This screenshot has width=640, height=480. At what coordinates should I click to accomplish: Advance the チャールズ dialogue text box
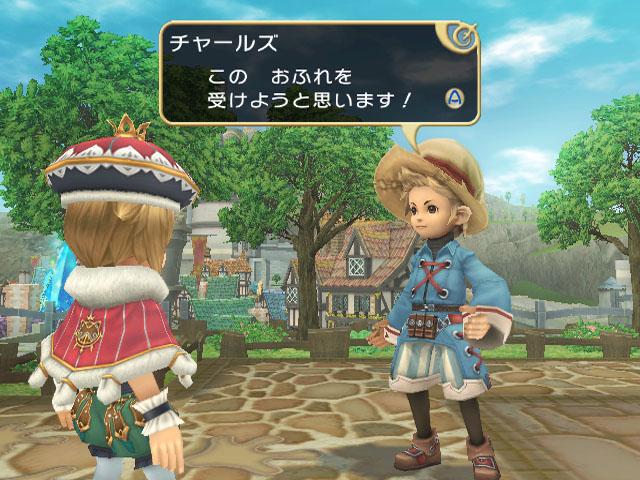453,98
